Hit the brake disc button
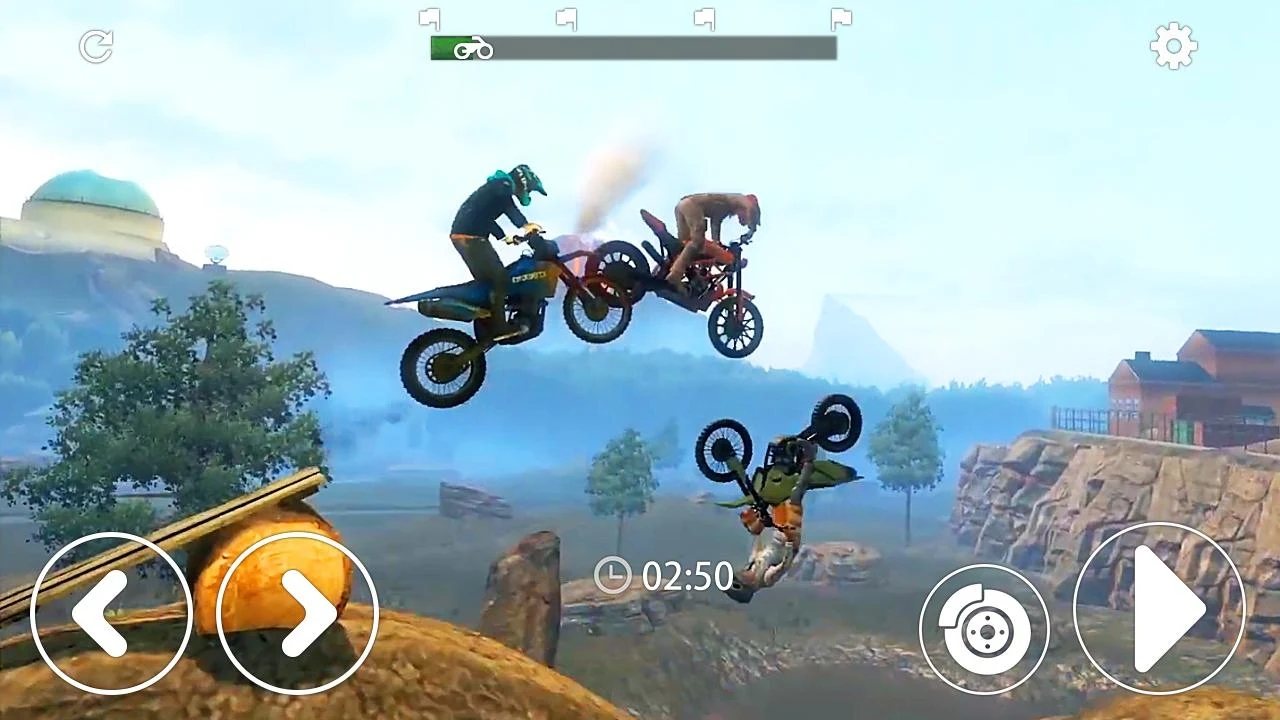 coord(984,629)
